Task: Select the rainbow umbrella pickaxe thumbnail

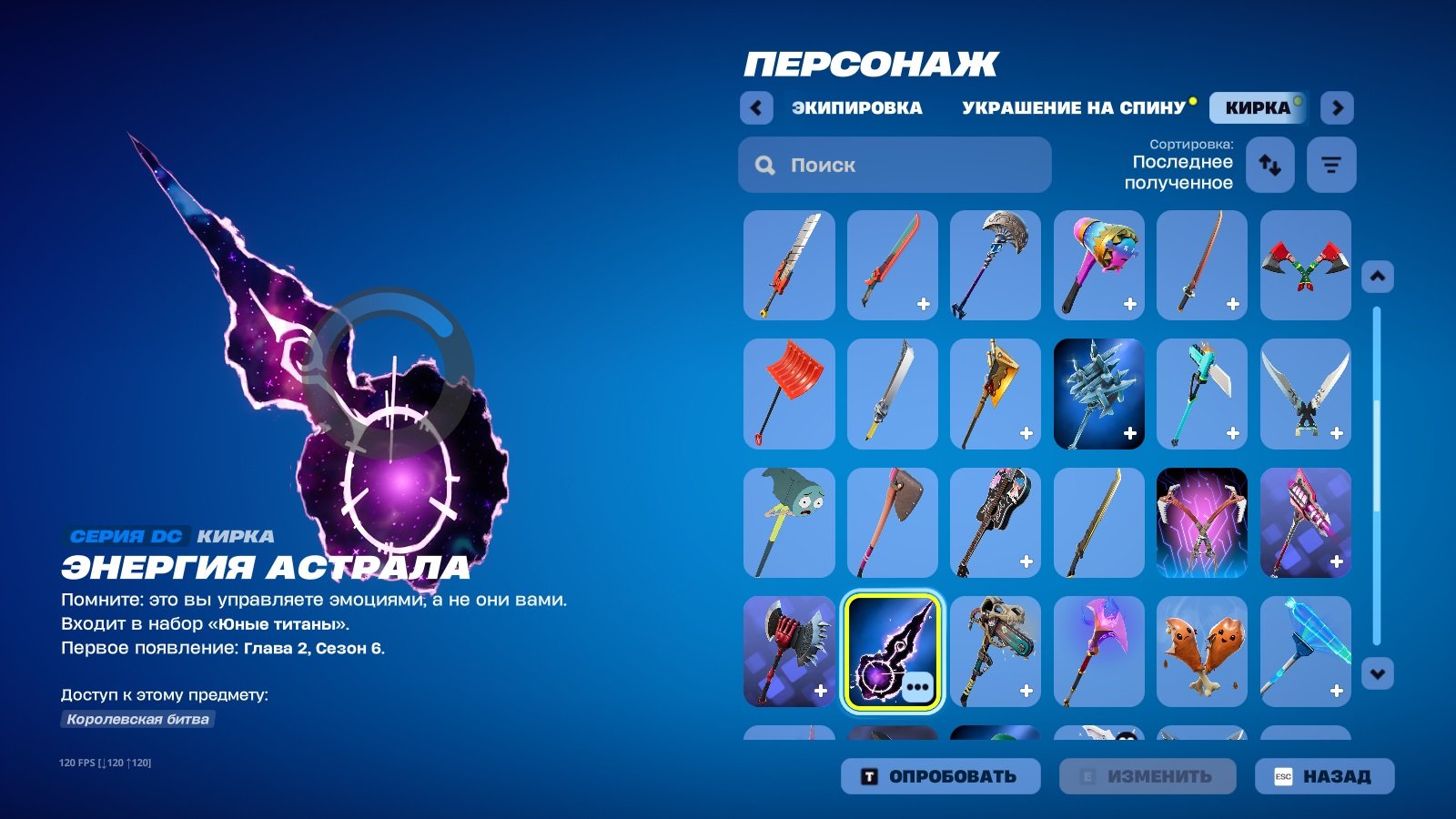Action: 1097,264
